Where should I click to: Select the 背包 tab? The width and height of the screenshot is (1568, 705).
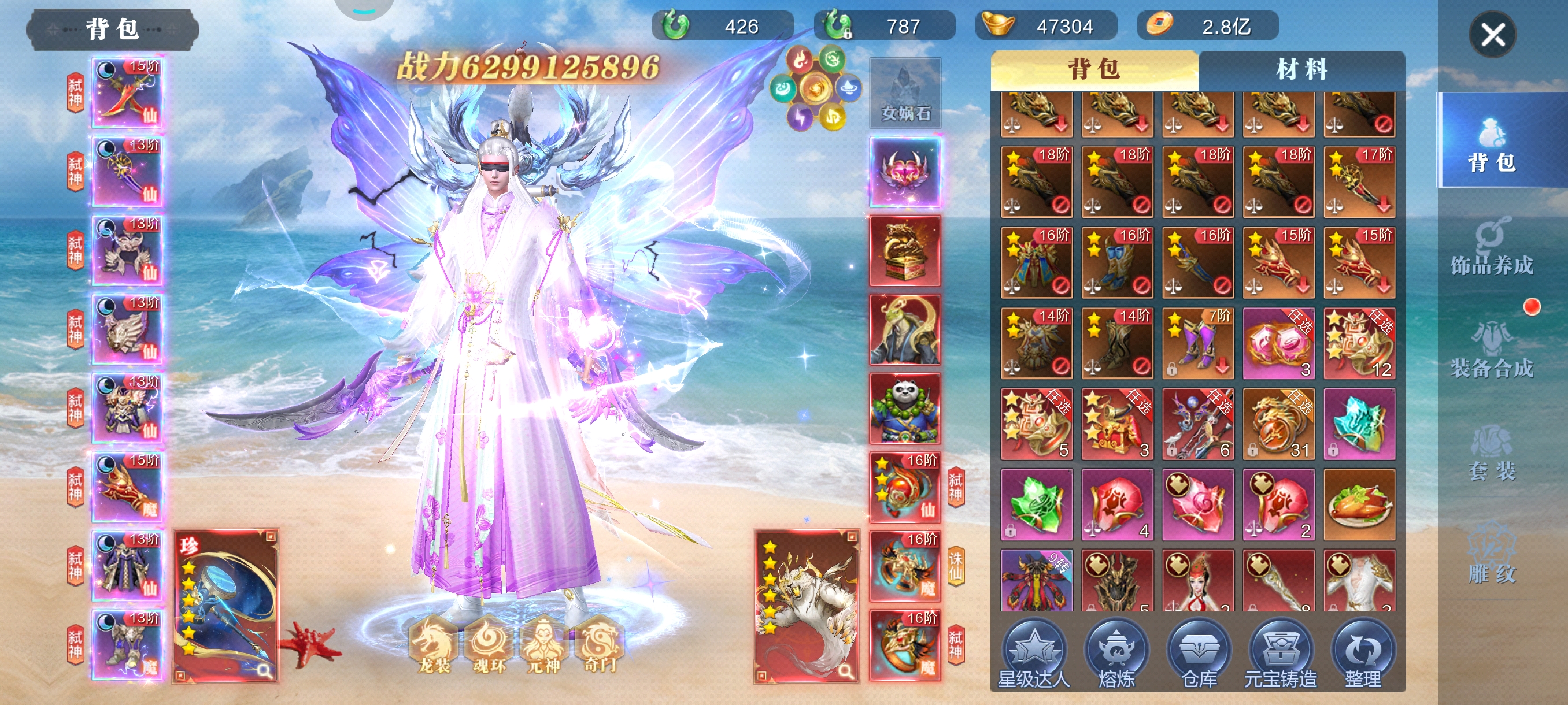(x=1094, y=70)
